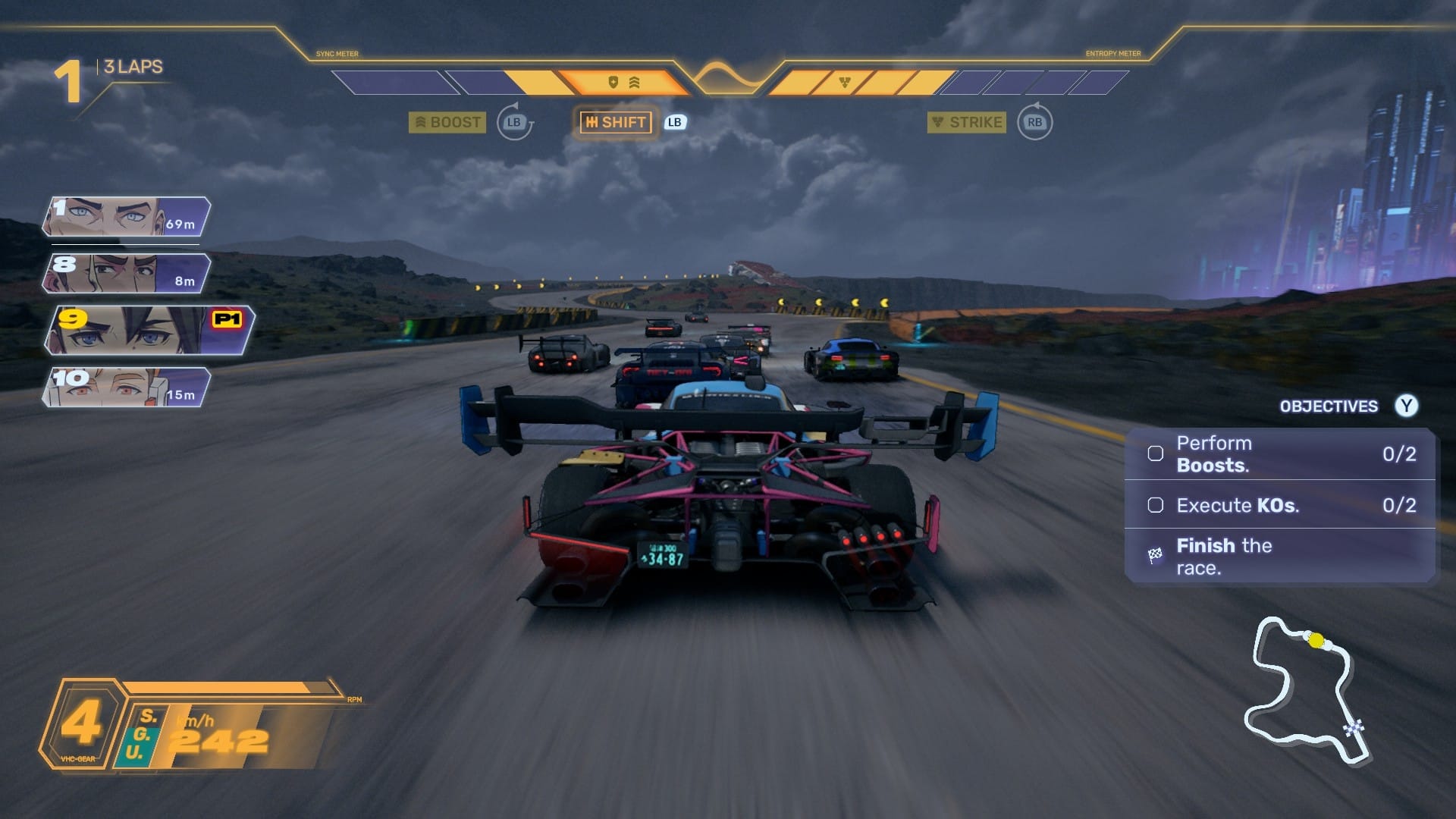This screenshot has height=819, width=1456.
Task: Click the P1 badge on racer 9
Action: (x=227, y=318)
